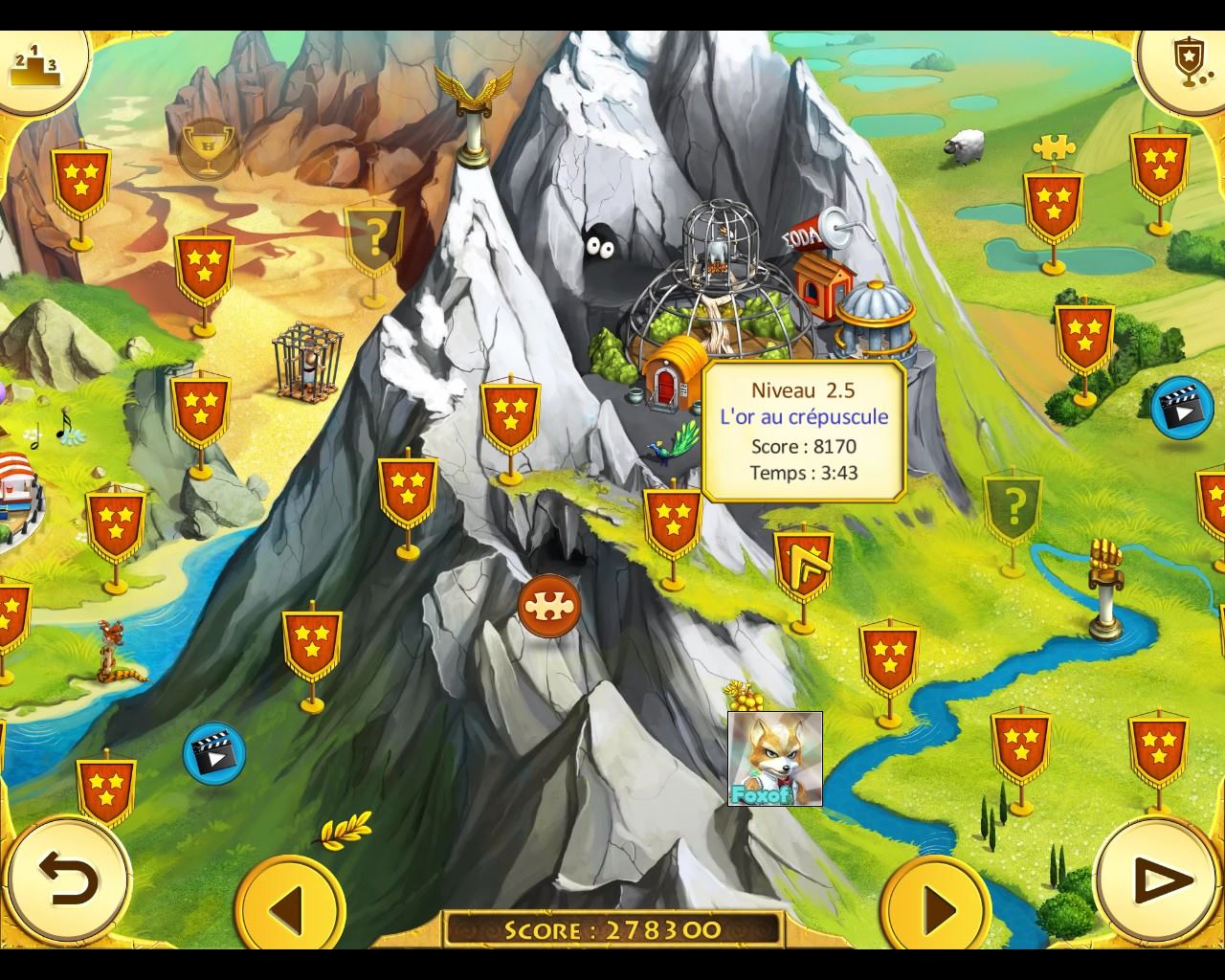Screen dimensions: 1225x980
Task: Open the orange puzzle piece level on mountain
Action: coord(549,606)
